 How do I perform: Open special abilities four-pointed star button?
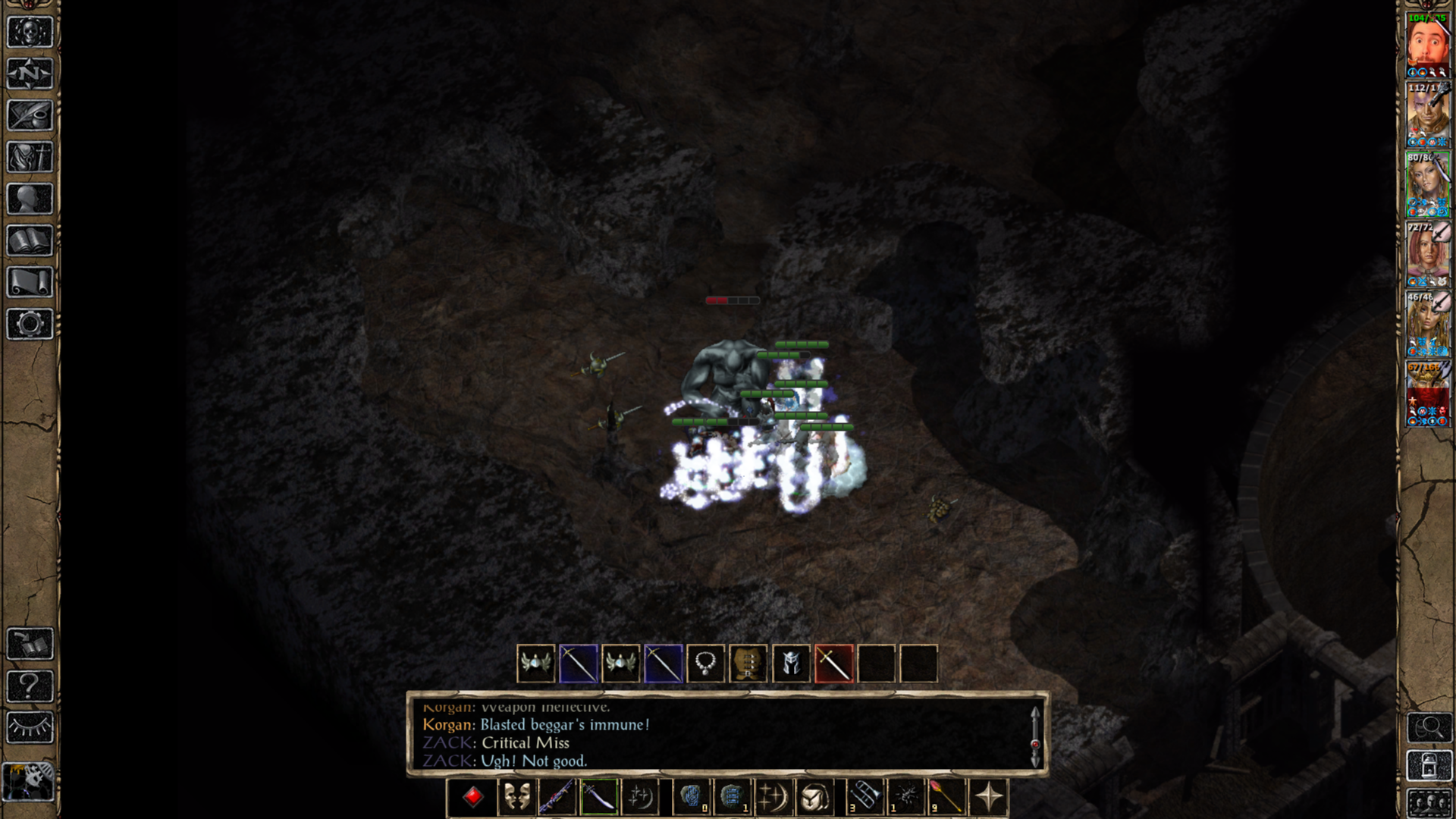[989, 797]
